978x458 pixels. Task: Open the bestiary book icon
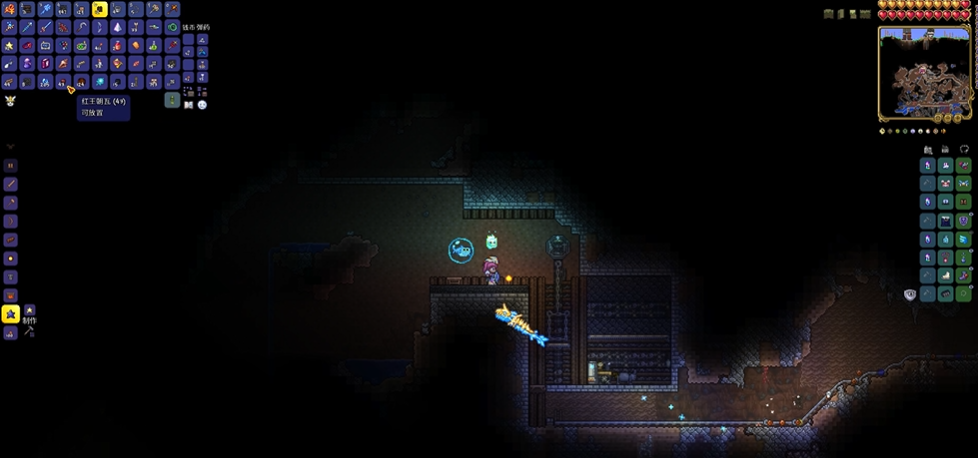(188, 104)
